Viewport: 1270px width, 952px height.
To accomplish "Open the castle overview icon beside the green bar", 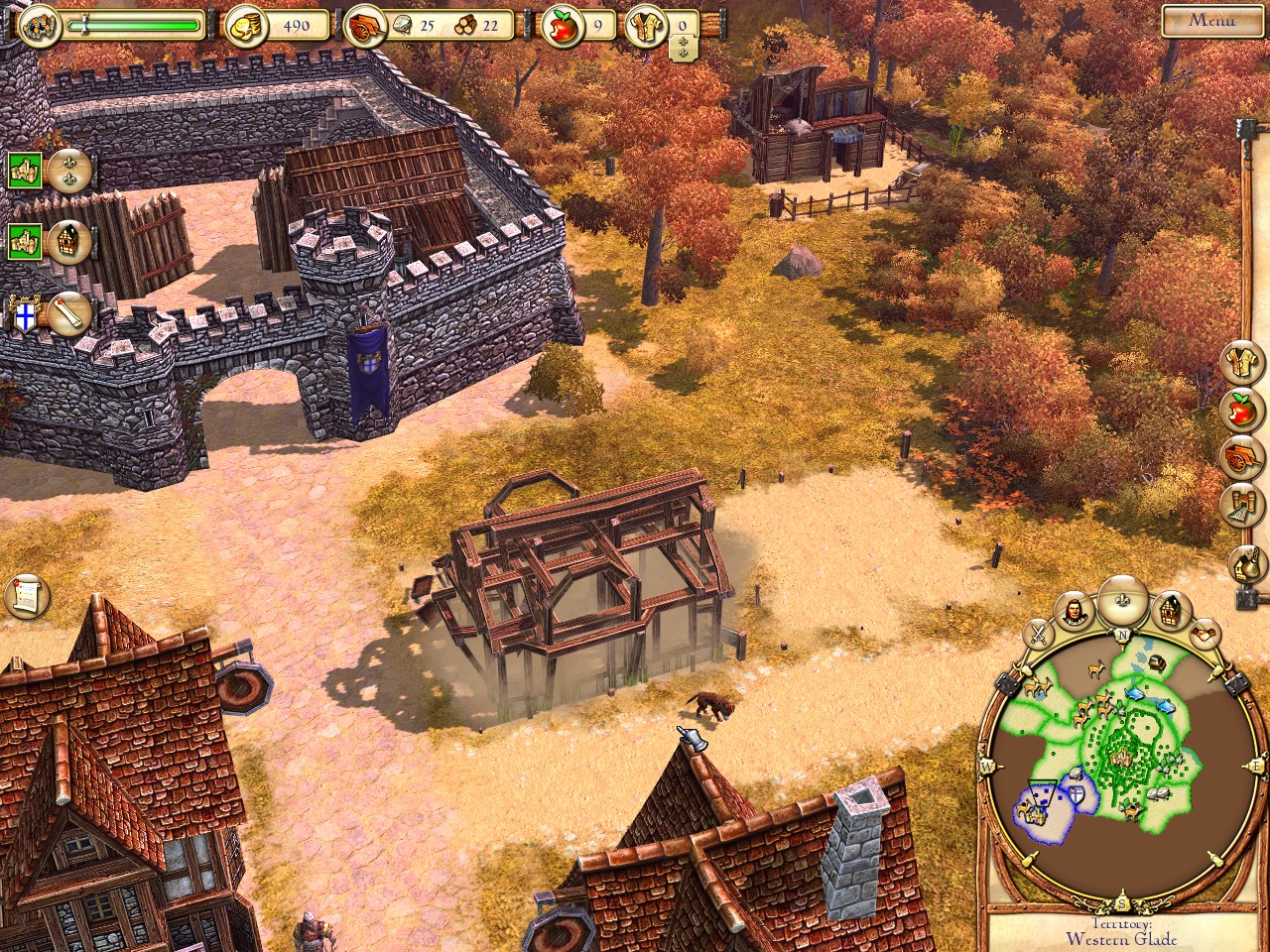I will tap(37, 25).
